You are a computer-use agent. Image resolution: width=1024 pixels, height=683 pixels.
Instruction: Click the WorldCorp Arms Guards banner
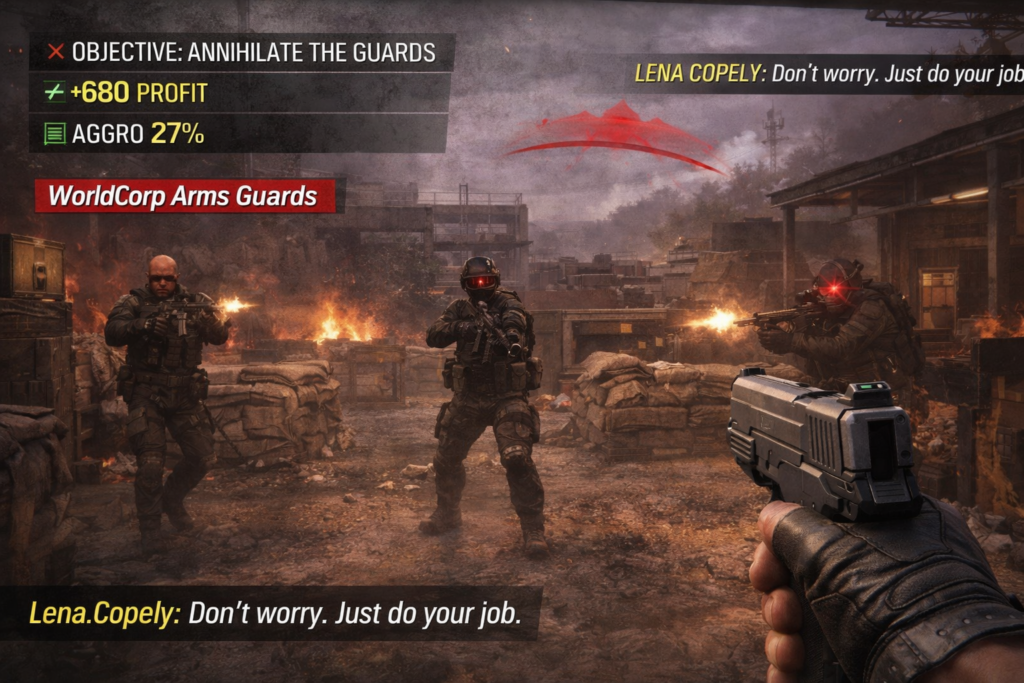[184, 196]
